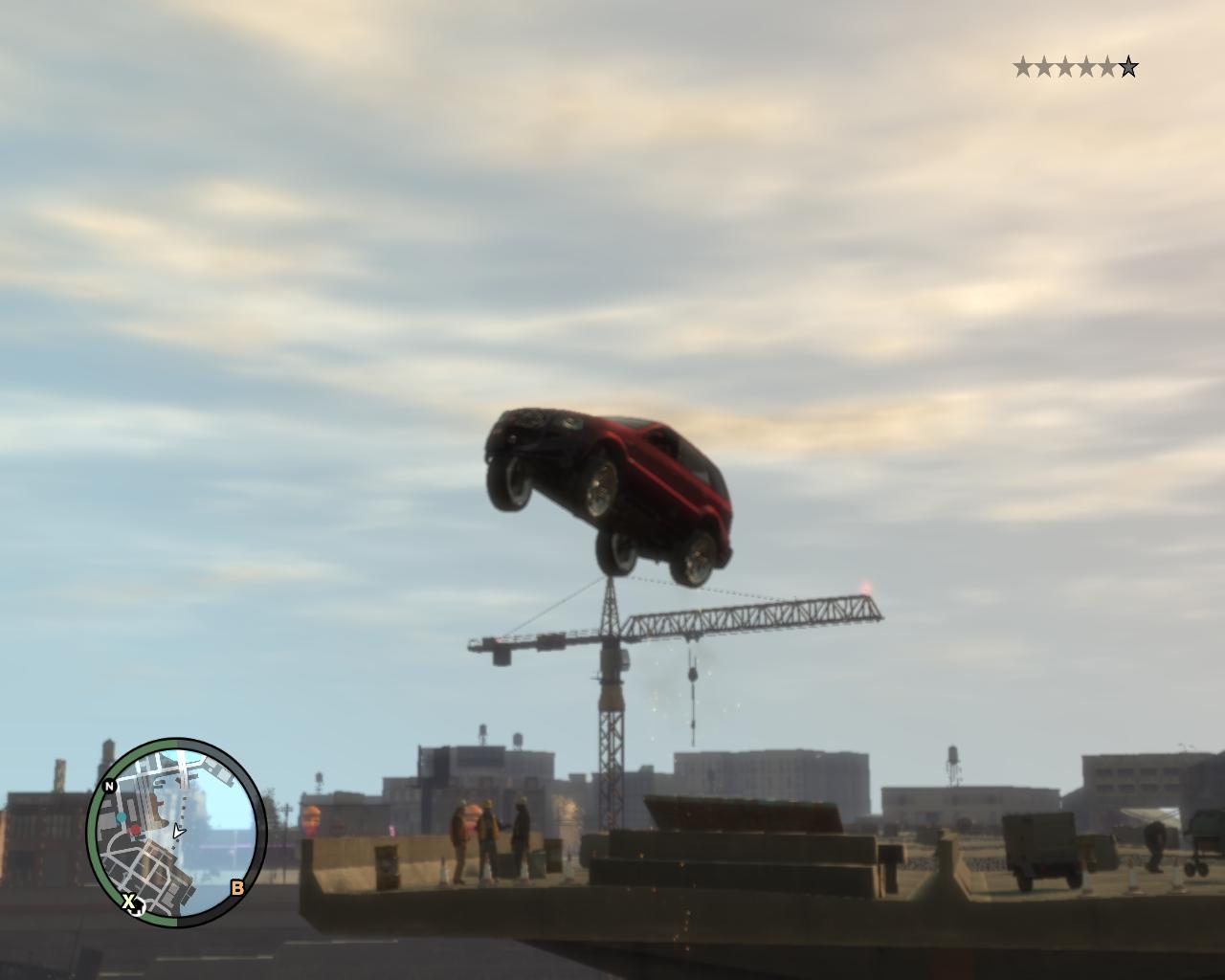
Task: Click the X marker on the radar edge
Action: click(128, 901)
